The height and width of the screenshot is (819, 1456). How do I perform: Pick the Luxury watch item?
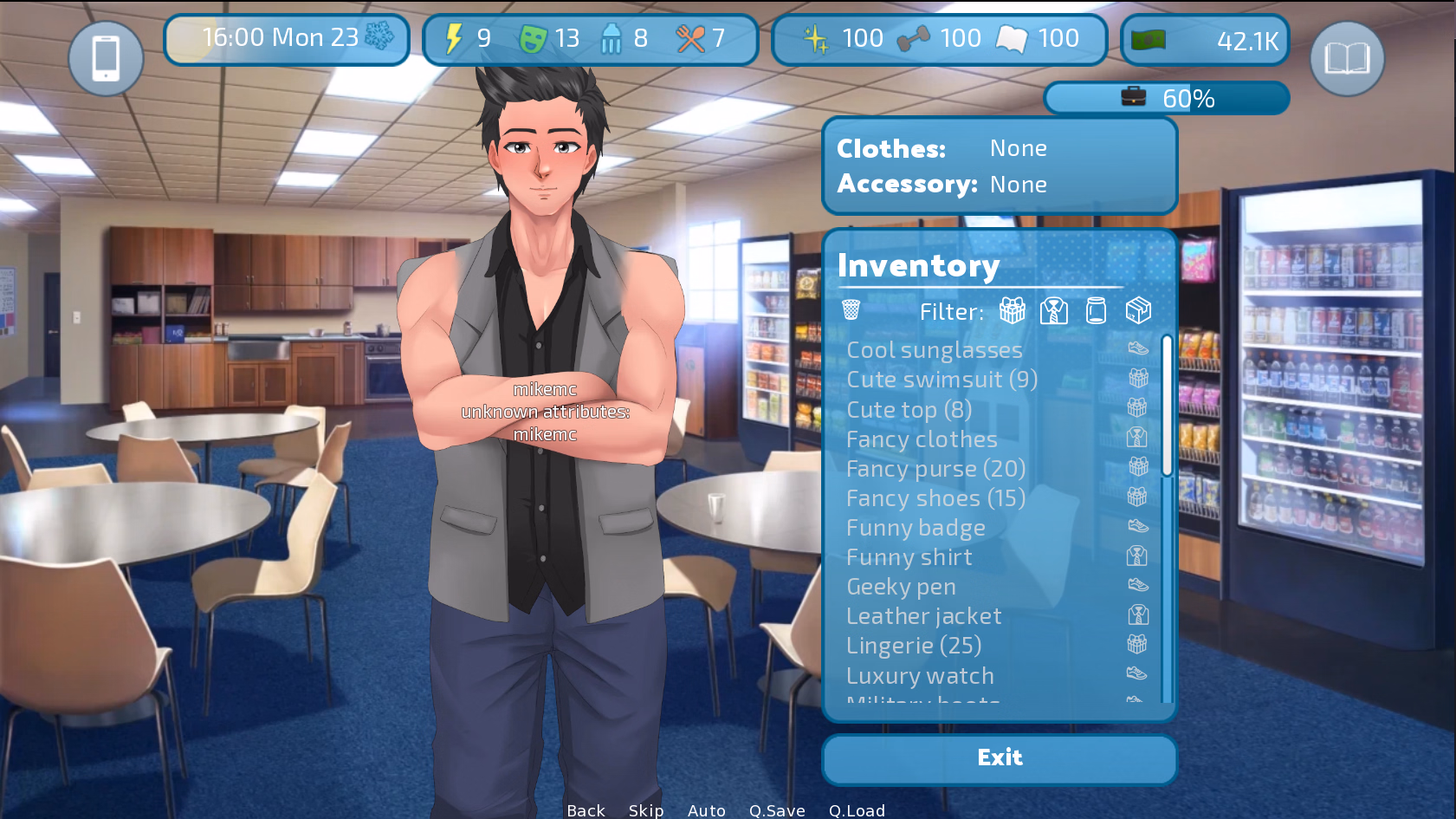coord(920,676)
